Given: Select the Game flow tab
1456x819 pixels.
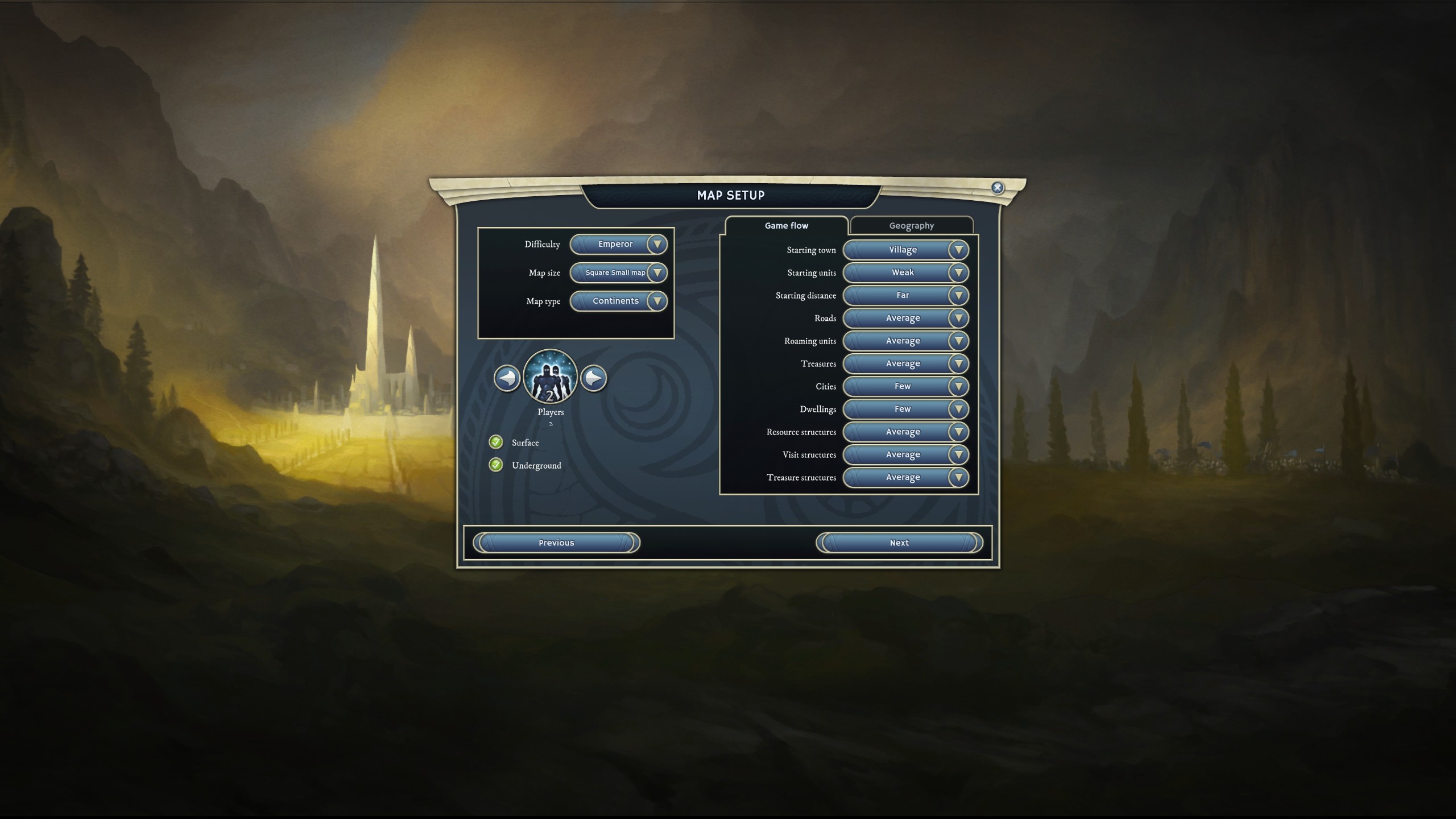Looking at the screenshot, I should [x=786, y=226].
